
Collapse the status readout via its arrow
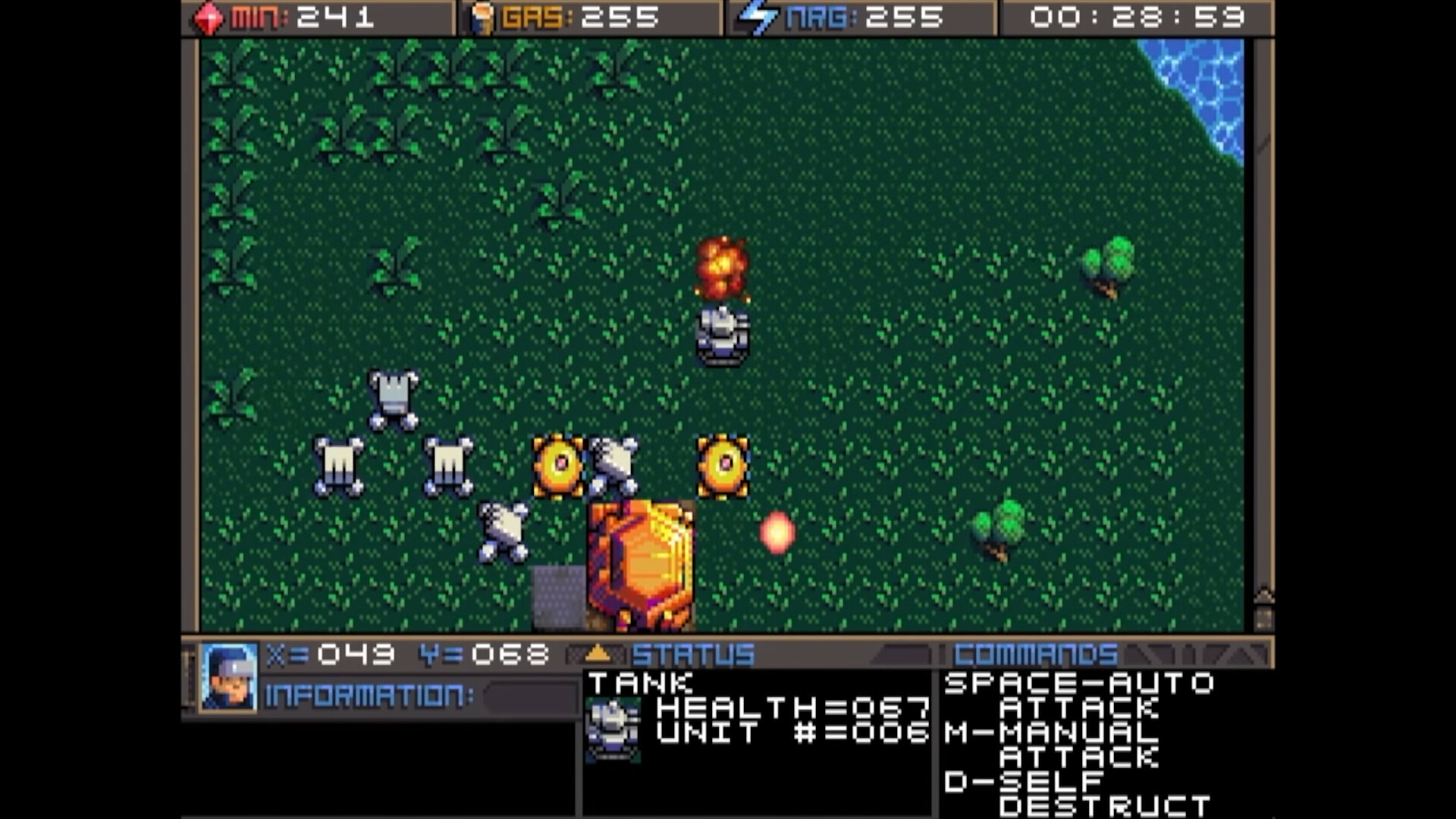598,652
